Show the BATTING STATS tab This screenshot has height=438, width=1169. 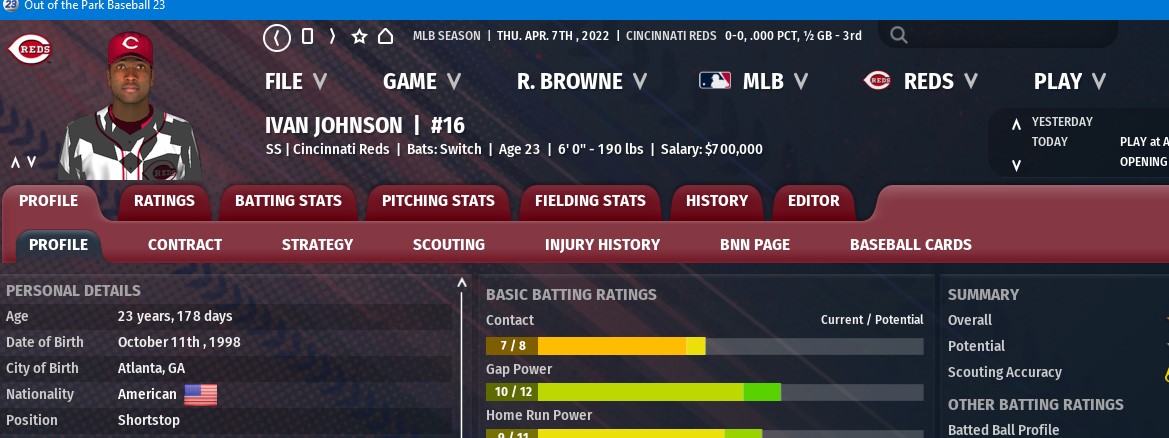(x=288, y=201)
